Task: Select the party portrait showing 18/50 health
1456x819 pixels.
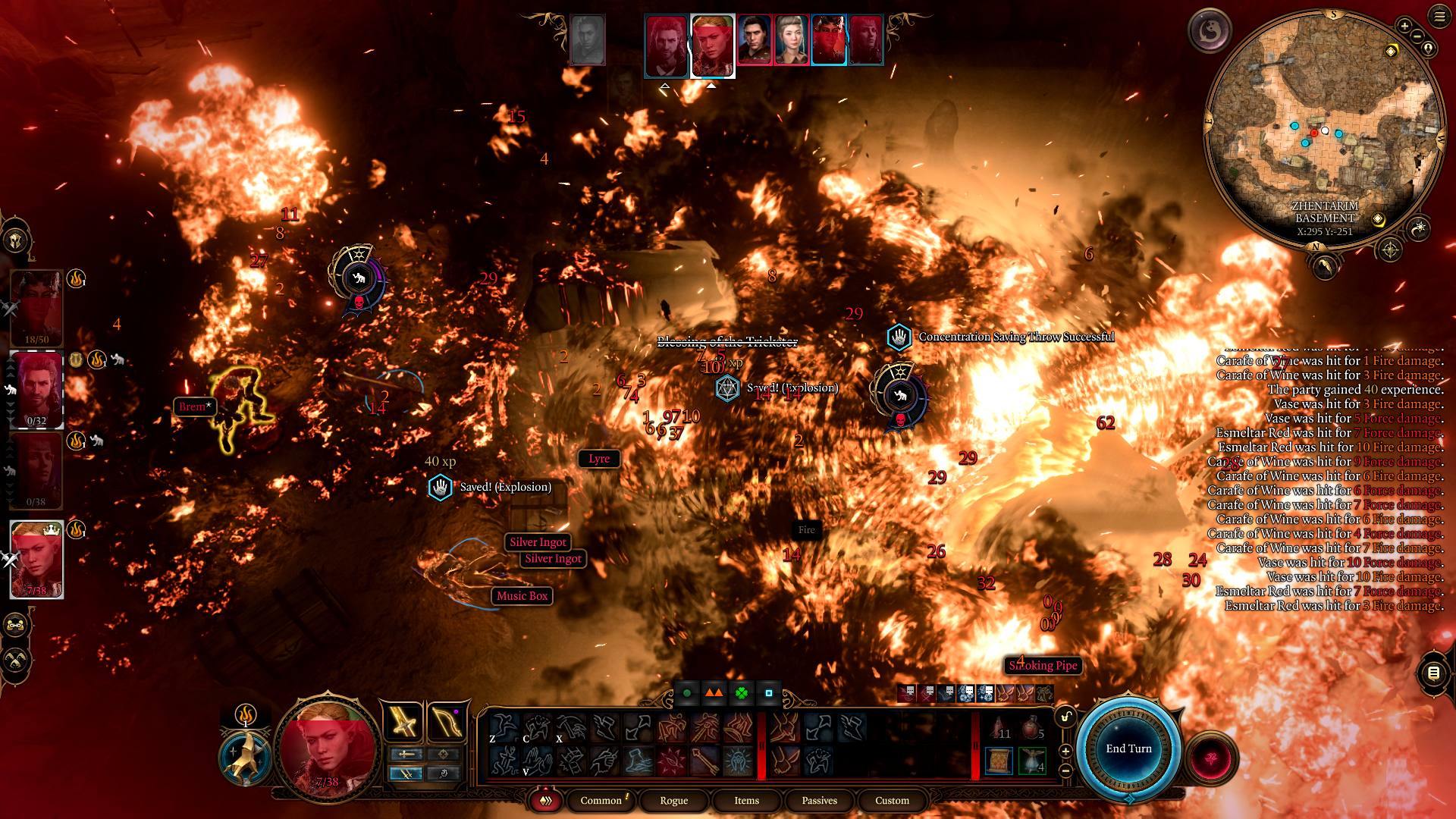Action: click(36, 309)
